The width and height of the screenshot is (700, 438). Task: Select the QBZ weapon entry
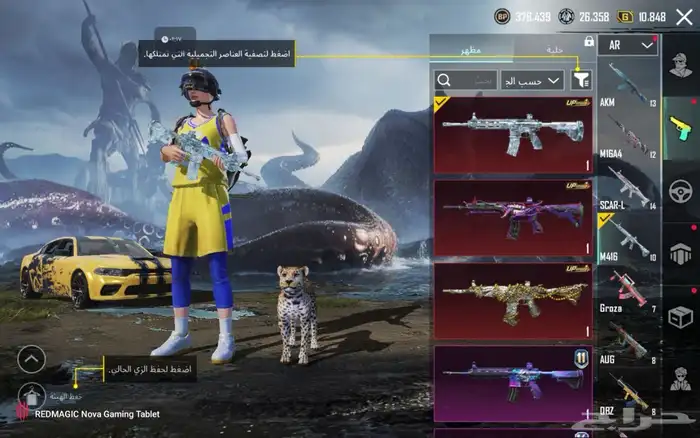628,395
